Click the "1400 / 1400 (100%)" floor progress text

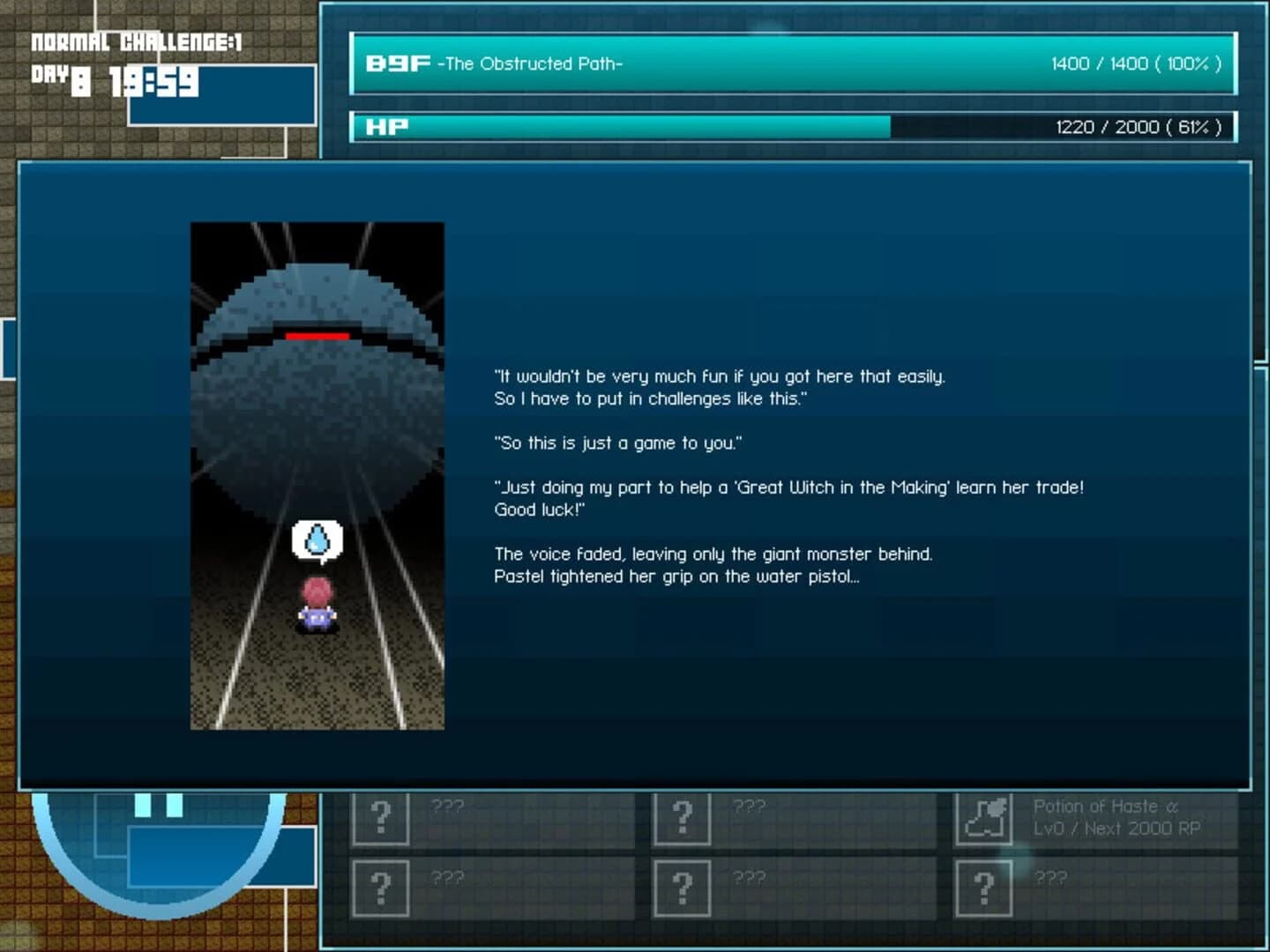pyautogui.click(x=1134, y=63)
